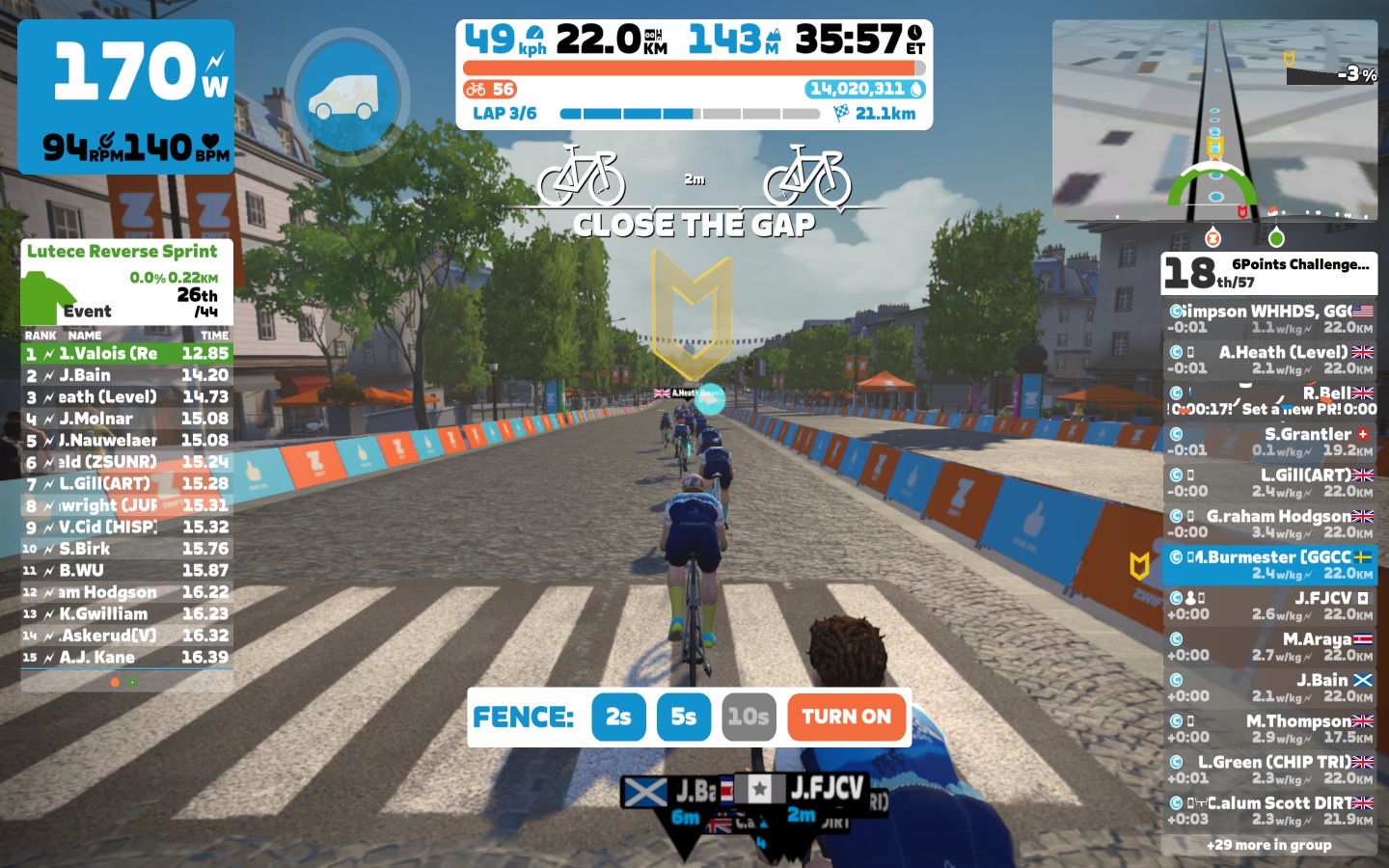Open the Lutece Reverse Sprint header

123,252
